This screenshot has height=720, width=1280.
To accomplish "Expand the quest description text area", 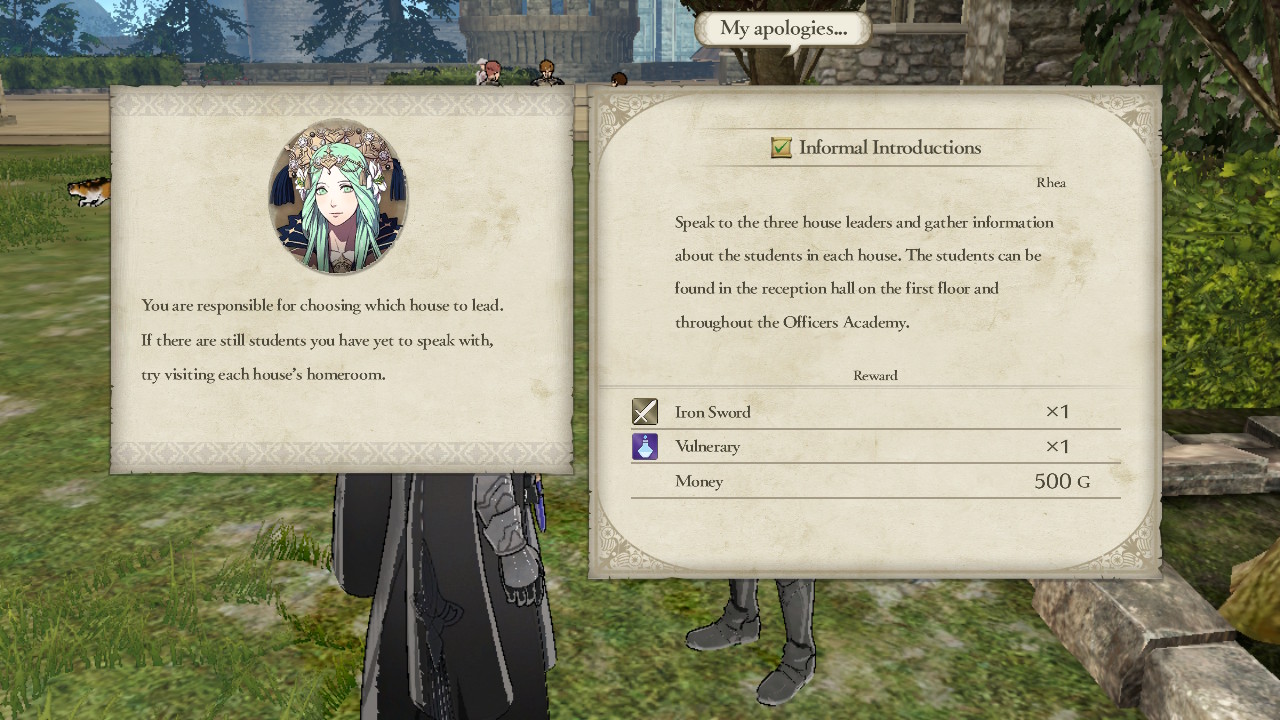I will 863,272.
